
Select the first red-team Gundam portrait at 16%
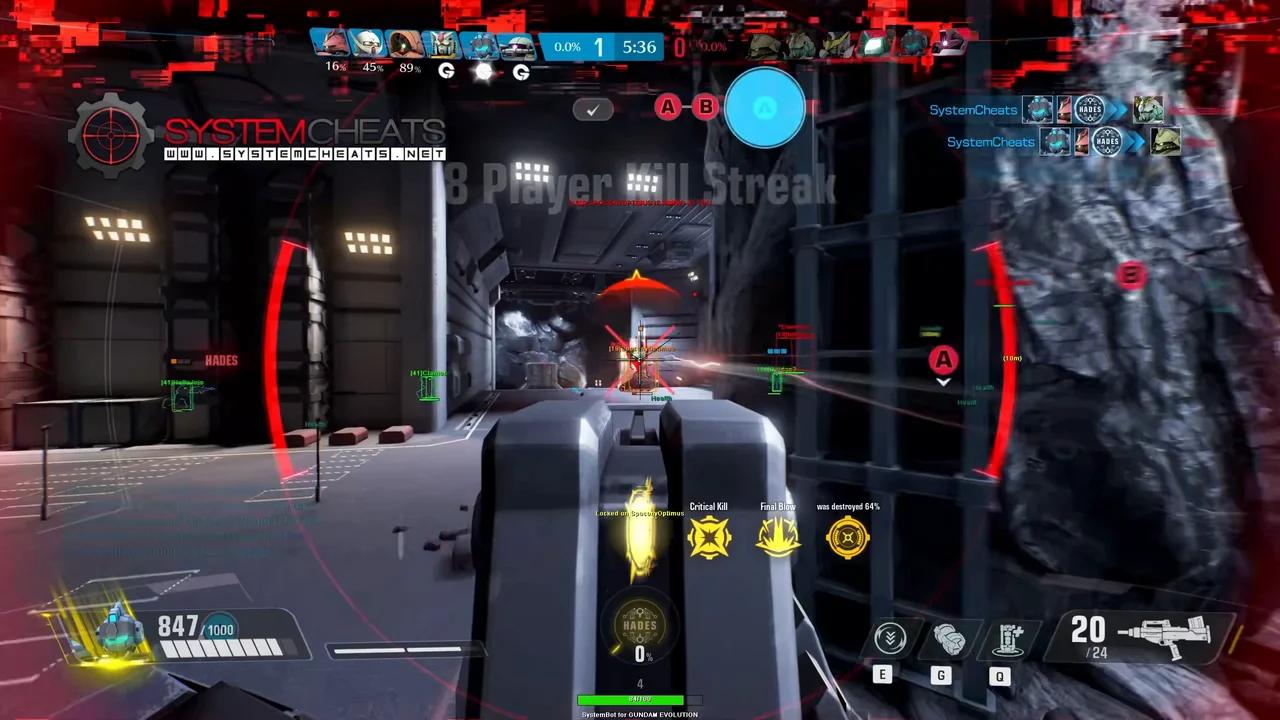[x=330, y=42]
